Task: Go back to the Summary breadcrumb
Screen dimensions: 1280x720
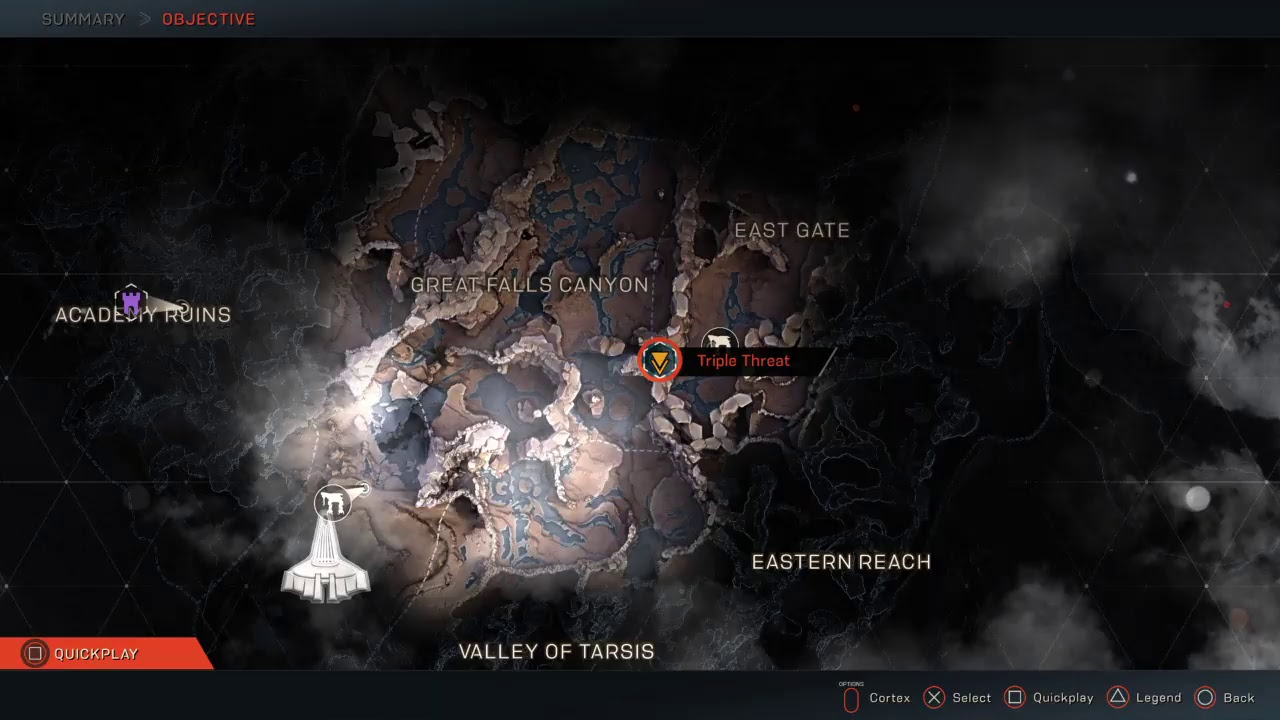Action: pyautogui.click(x=83, y=19)
